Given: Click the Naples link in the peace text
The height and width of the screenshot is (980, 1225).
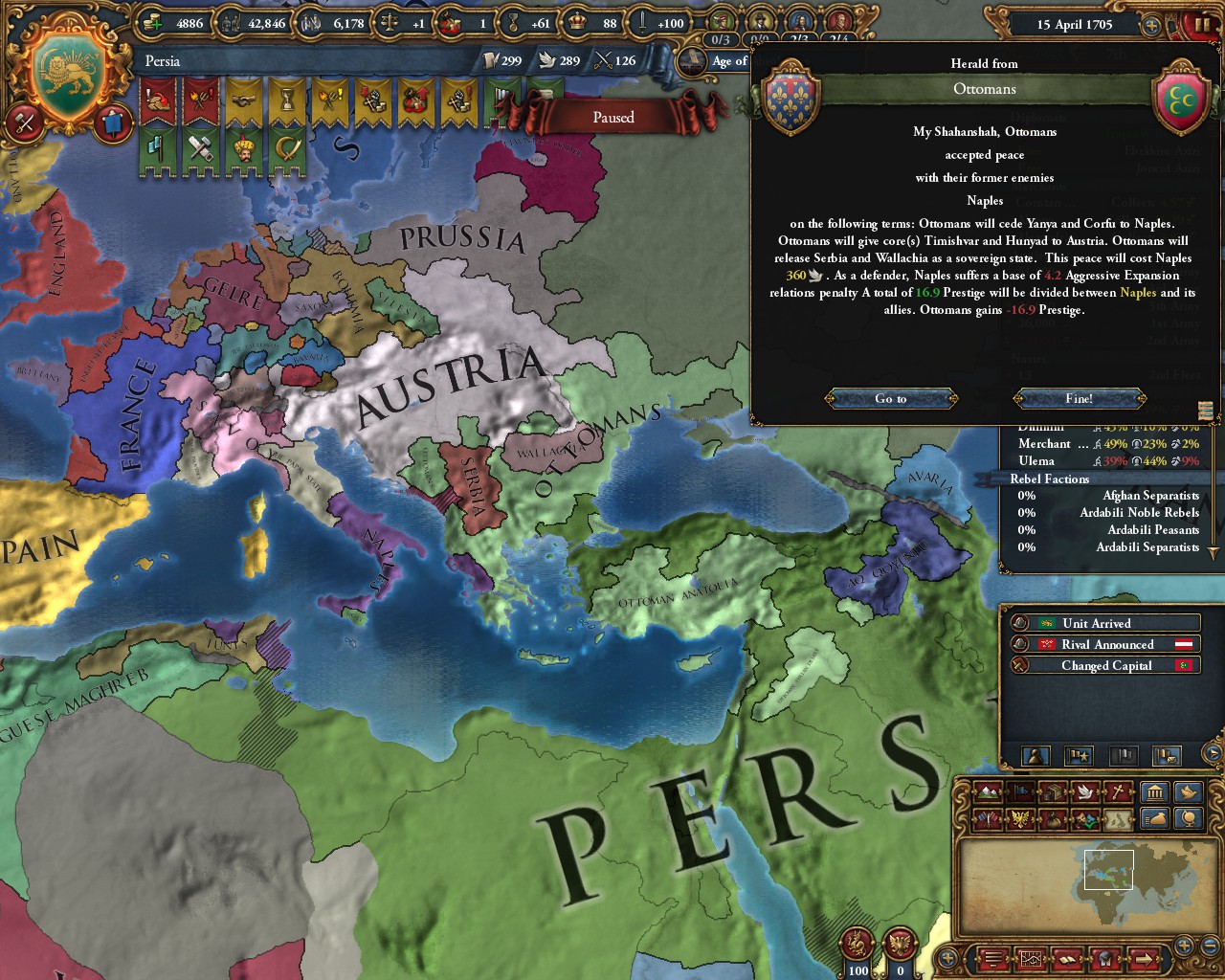Looking at the screenshot, I should [x=1138, y=292].
